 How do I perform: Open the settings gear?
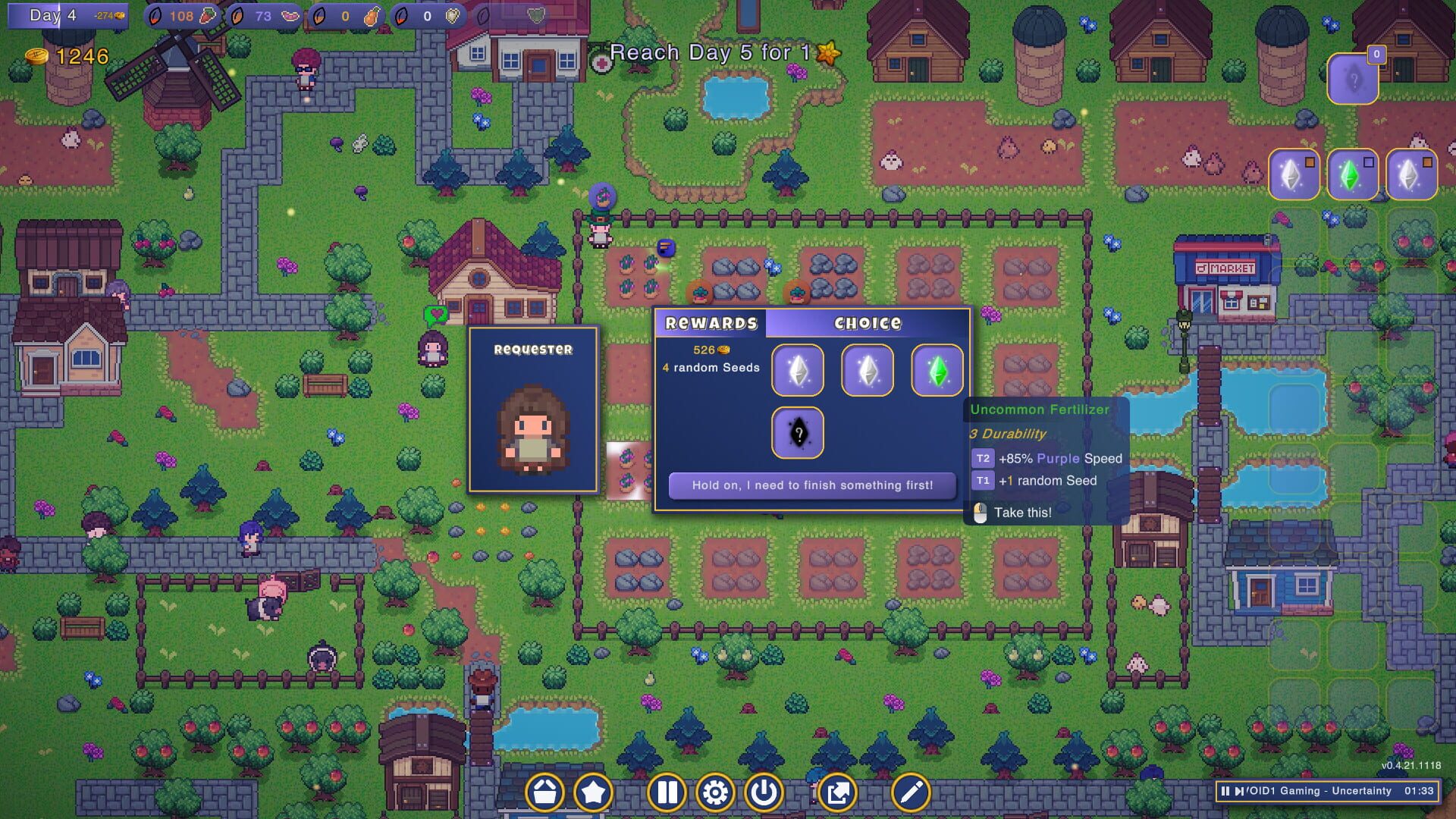[x=716, y=792]
